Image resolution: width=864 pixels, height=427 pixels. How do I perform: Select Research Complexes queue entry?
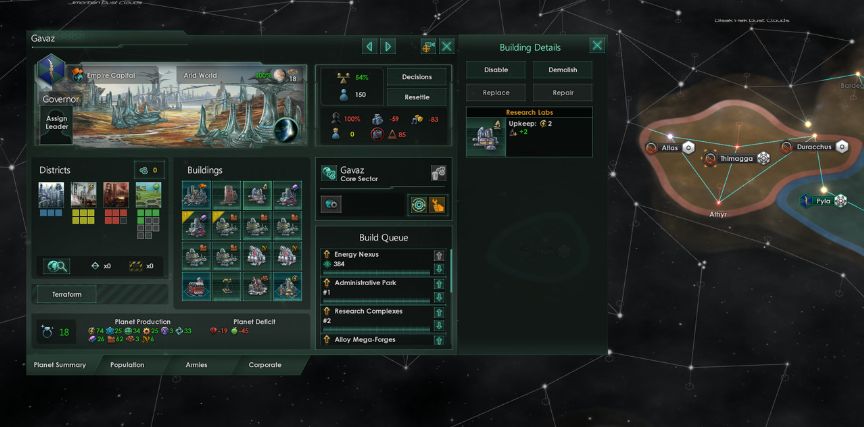(x=377, y=314)
